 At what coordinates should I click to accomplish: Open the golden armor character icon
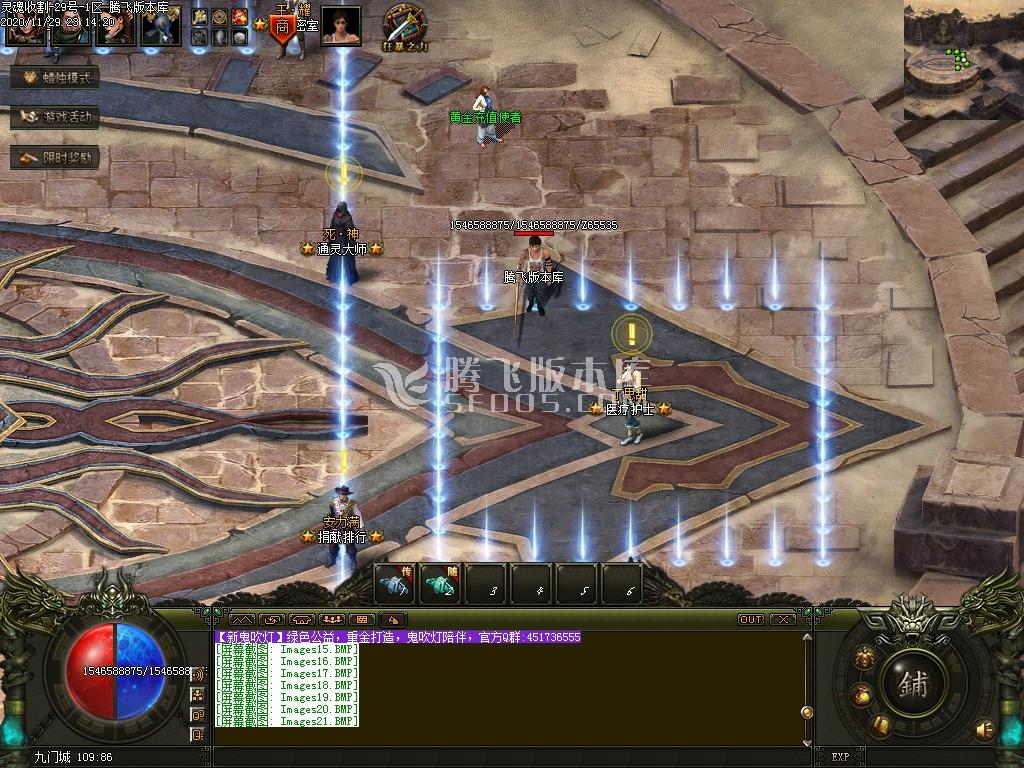pyautogui.click(x=864, y=657)
